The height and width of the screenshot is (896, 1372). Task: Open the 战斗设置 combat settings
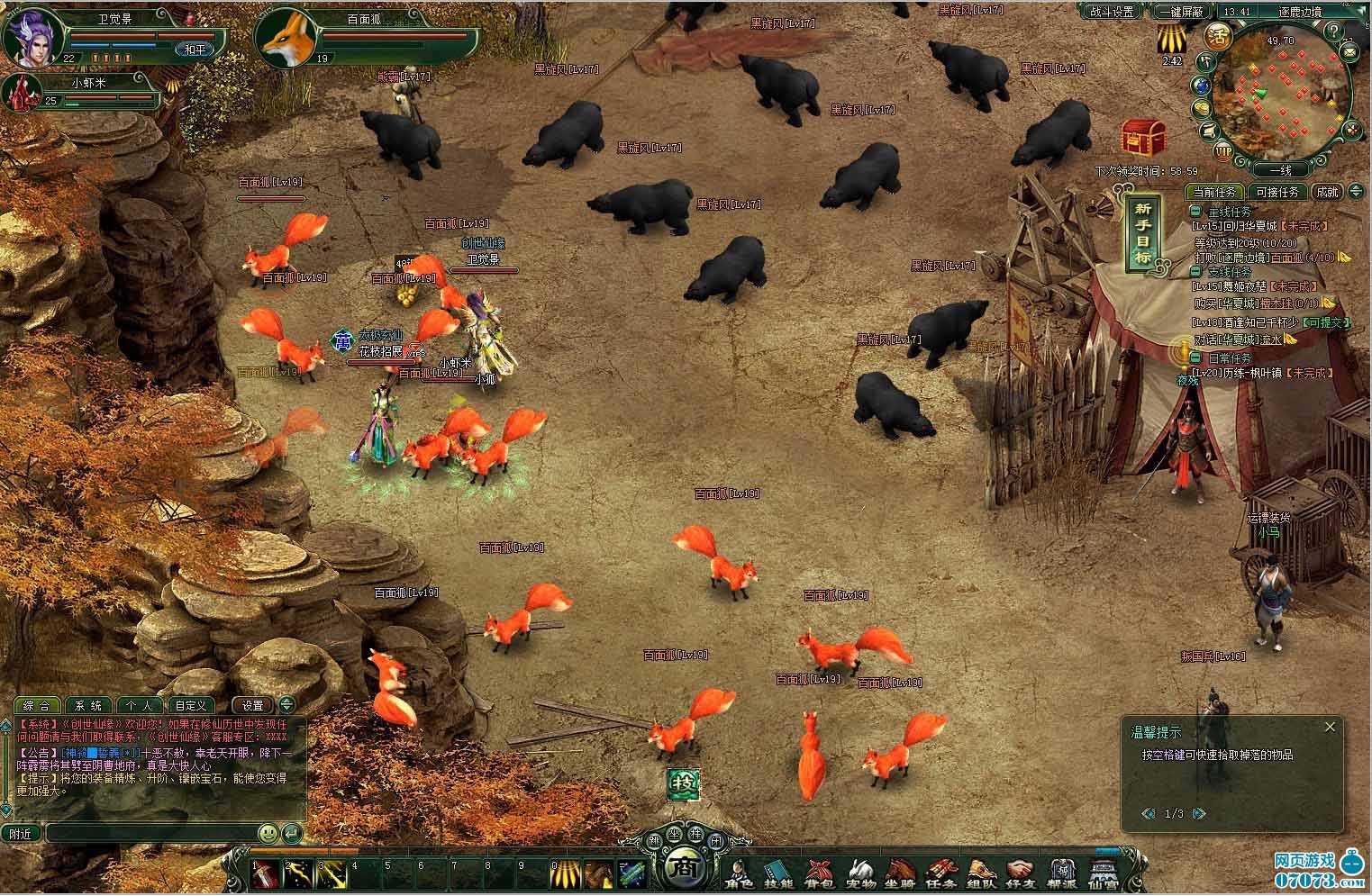coord(1111,12)
